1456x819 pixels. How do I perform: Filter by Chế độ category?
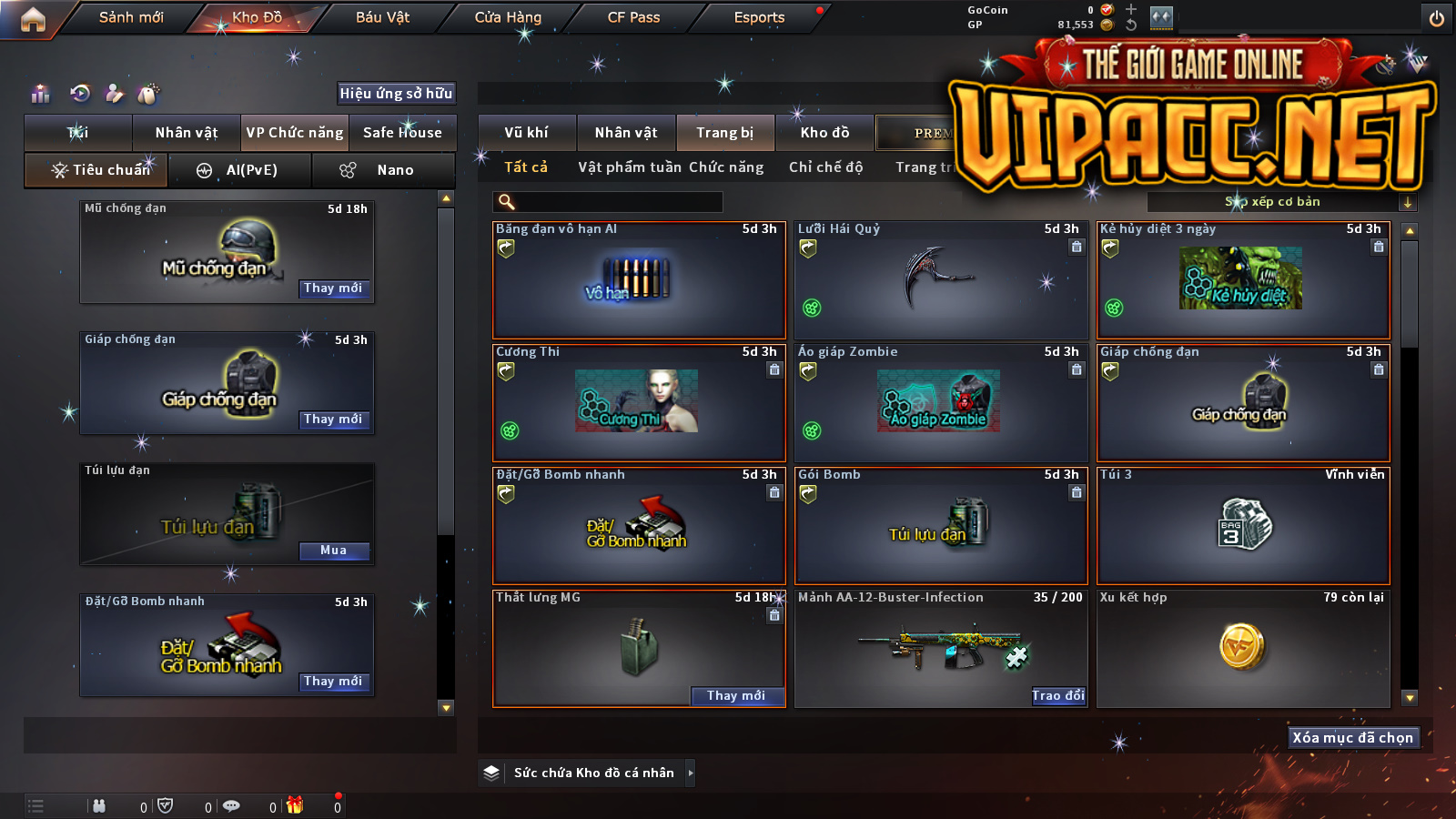[x=825, y=167]
